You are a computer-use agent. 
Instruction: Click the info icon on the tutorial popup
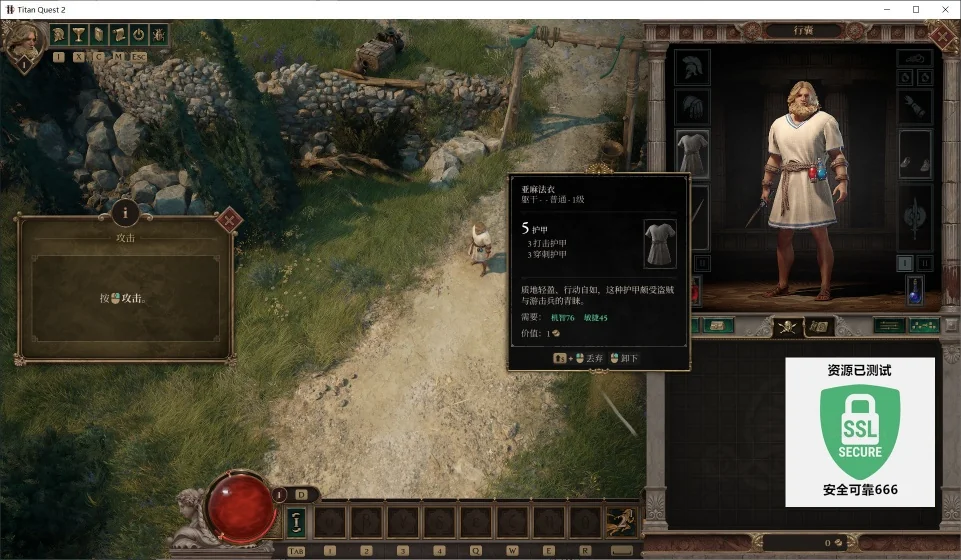(x=125, y=212)
